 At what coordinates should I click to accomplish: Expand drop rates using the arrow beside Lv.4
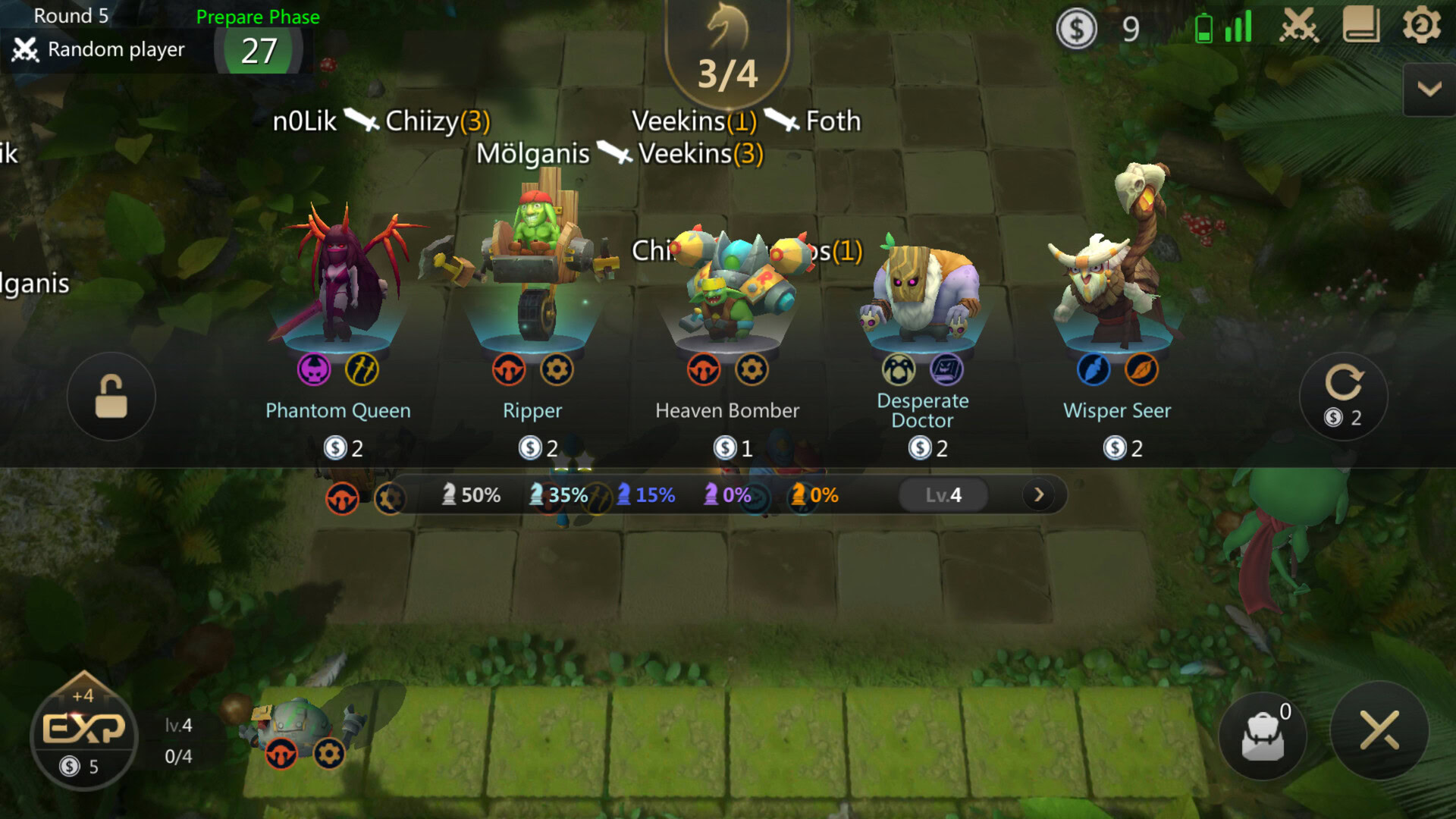1038,494
